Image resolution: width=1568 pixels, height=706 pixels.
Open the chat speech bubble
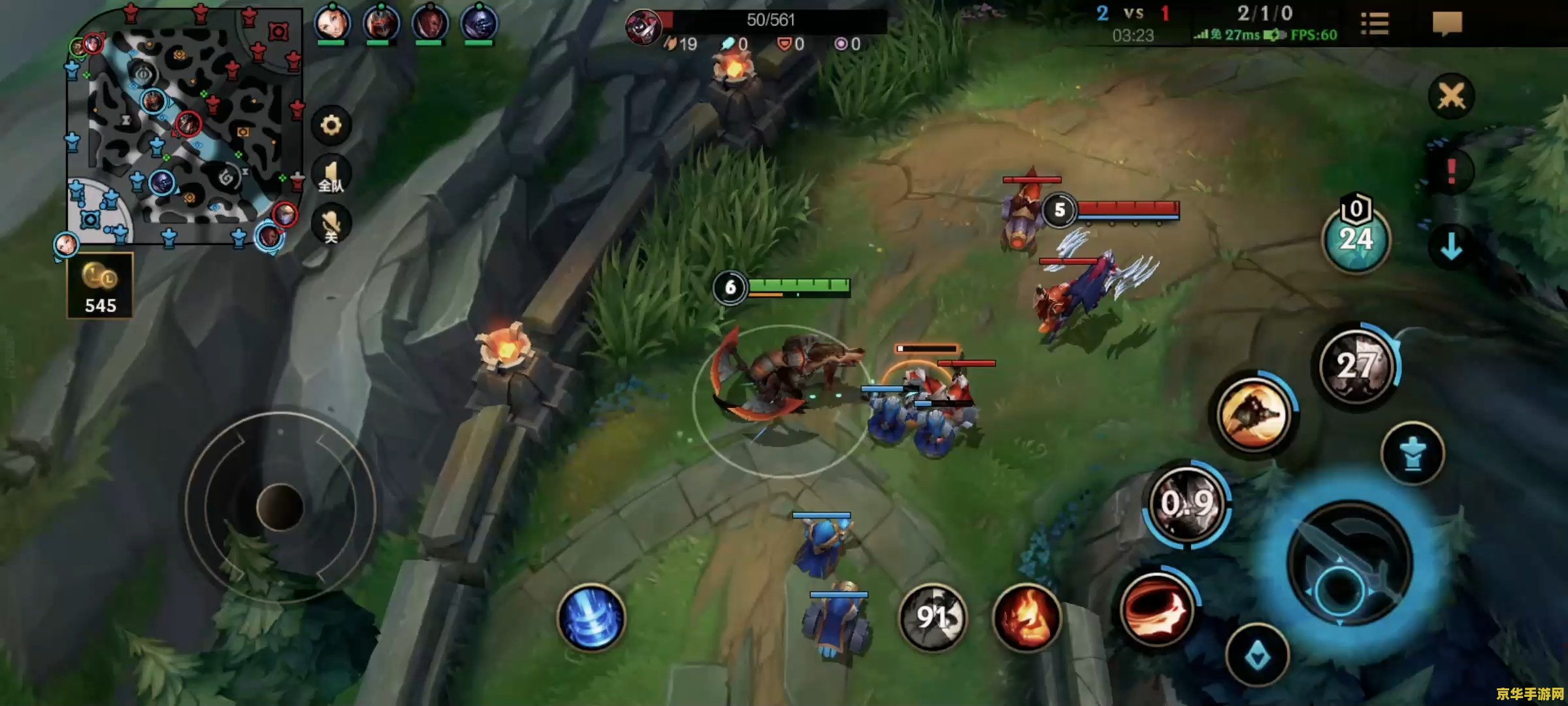point(1446,24)
